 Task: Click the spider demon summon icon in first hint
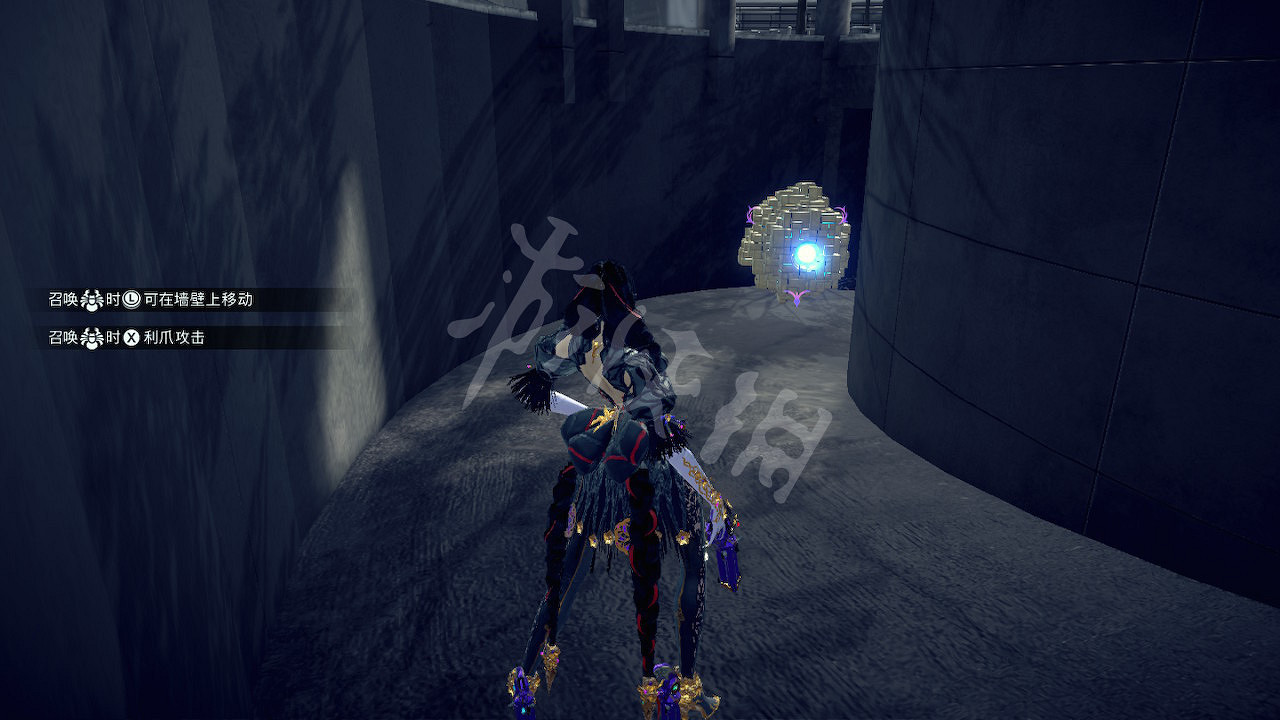(x=90, y=299)
